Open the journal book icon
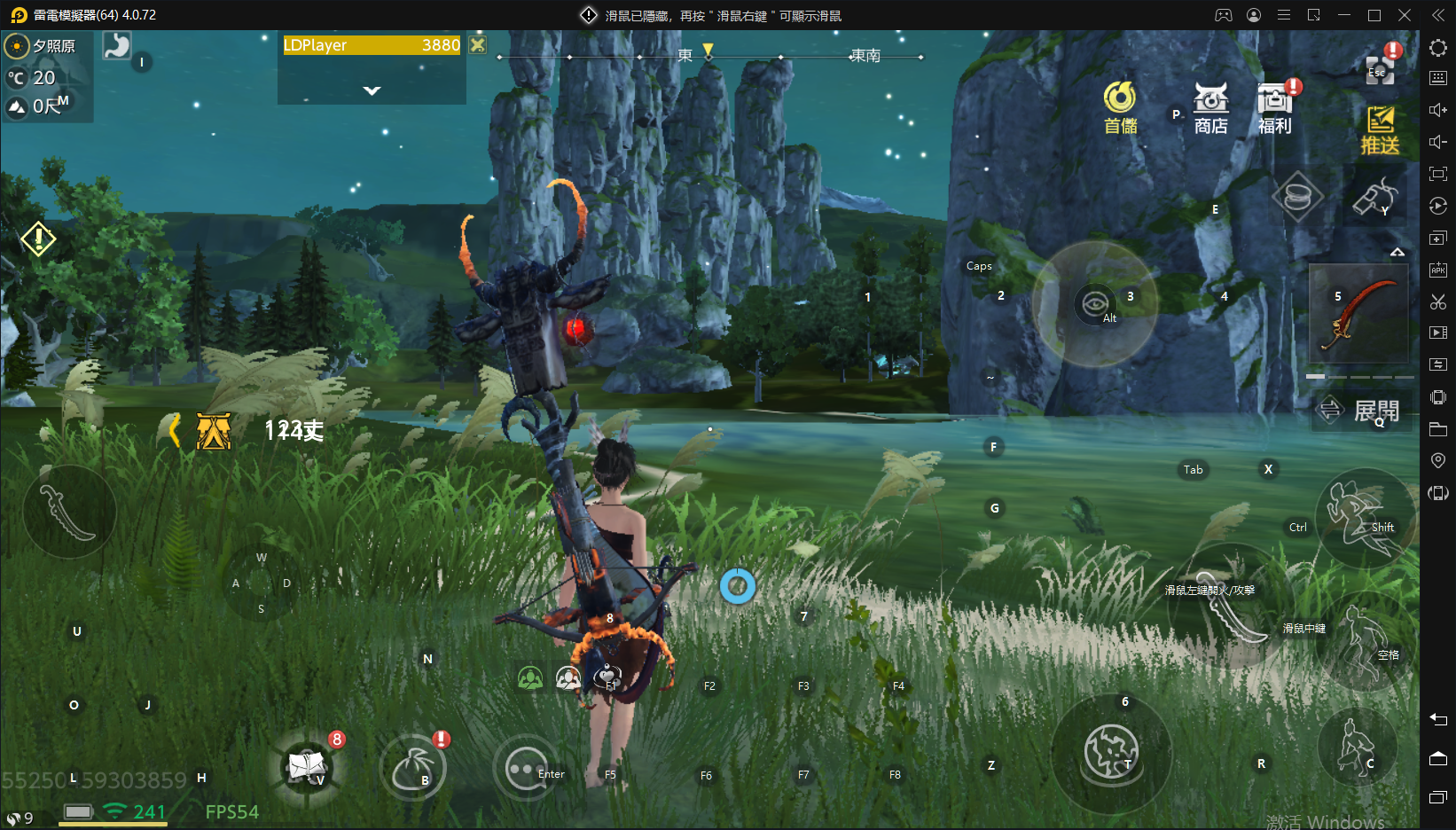 [x=307, y=765]
